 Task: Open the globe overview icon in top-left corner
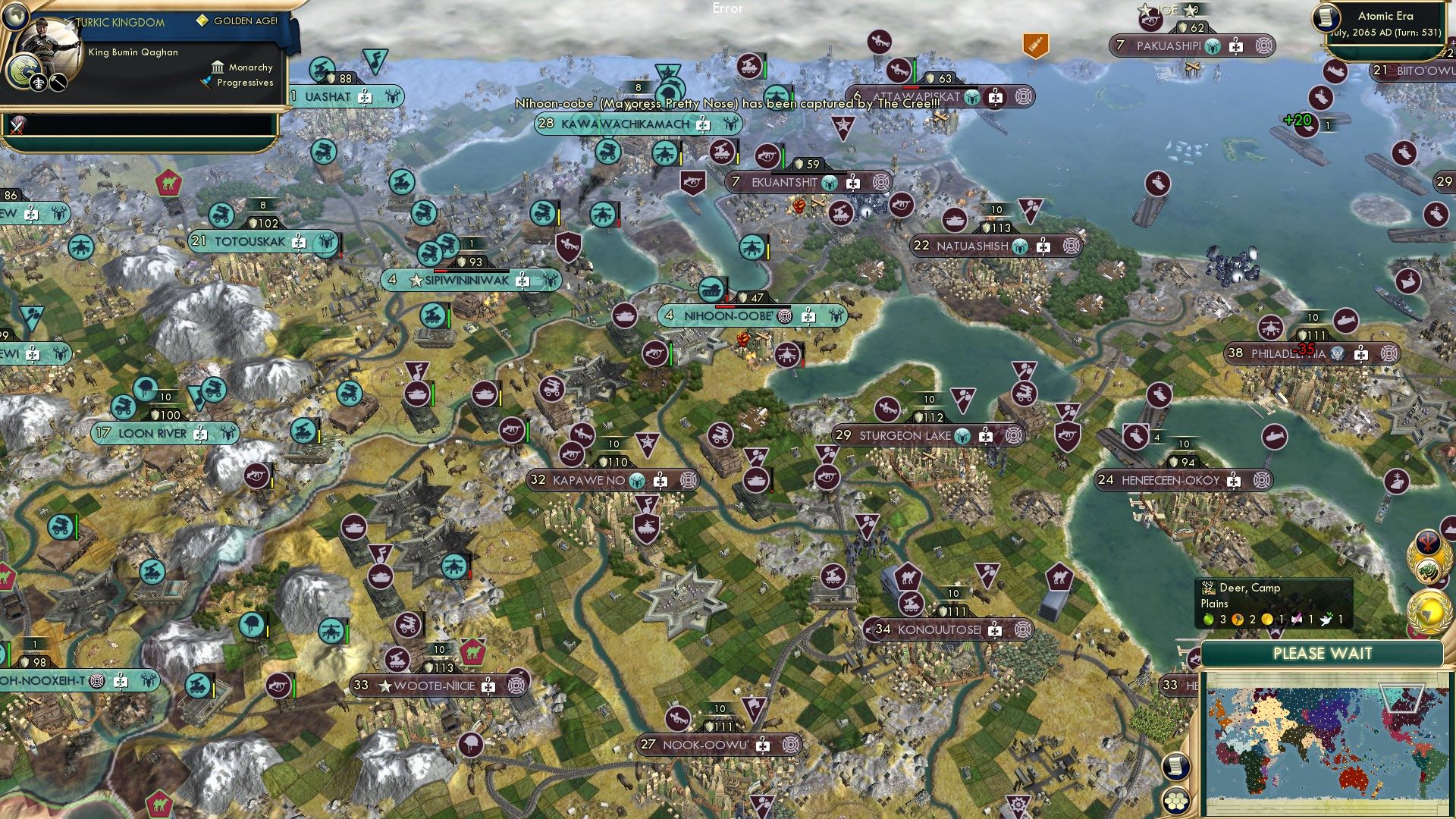(x=15, y=17)
